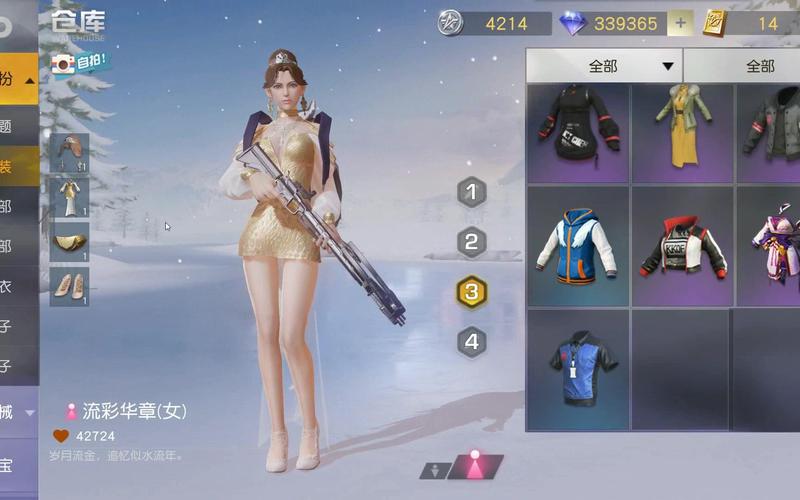The image size is (800, 500).
Task: Select the dark green jacket item
Action: pyautogui.click(x=772, y=132)
